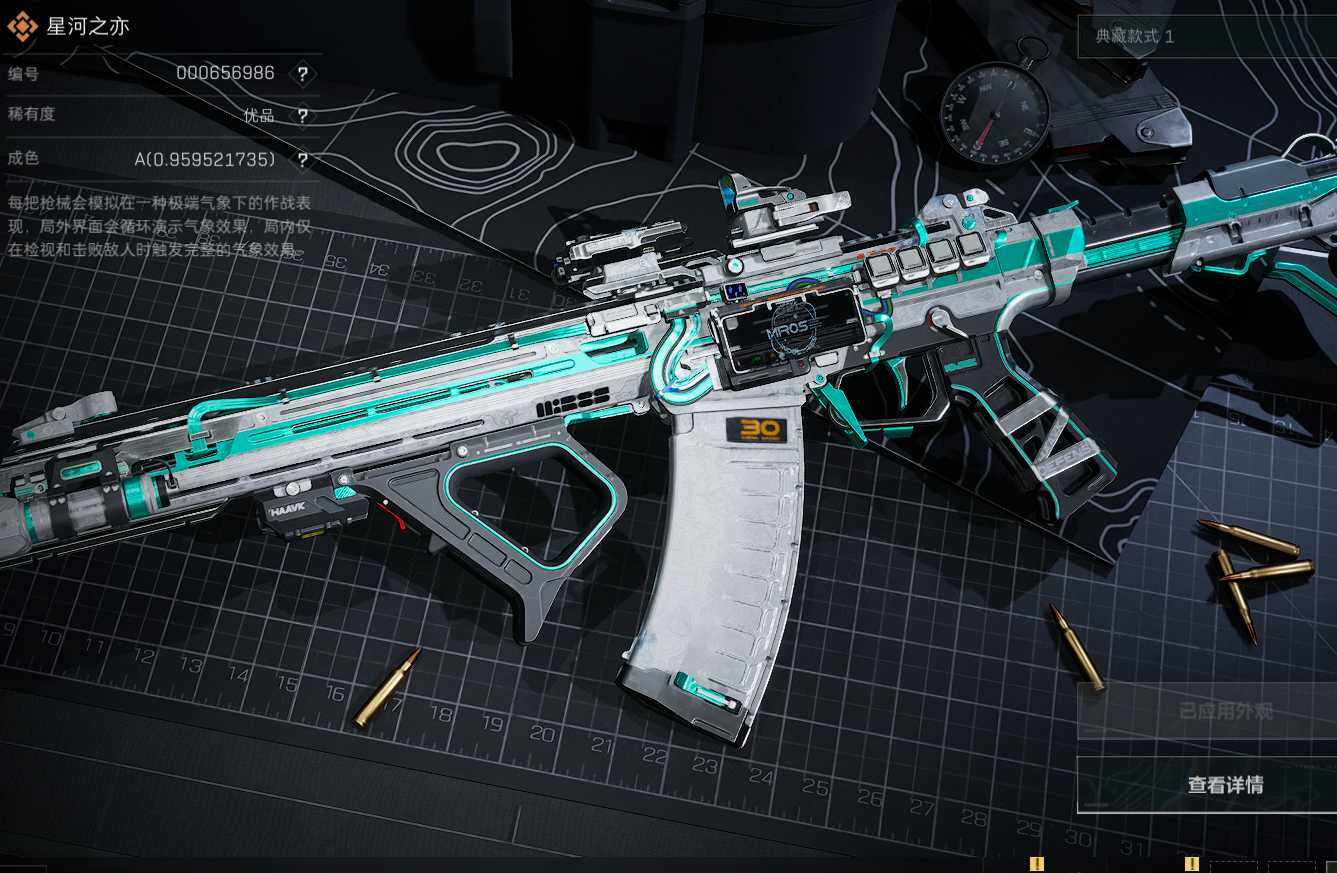Image resolution: width=1337 pixels, height=873 pixels.
Task: Show help for the 编号 serial number
Action: [x=302, y=73]
